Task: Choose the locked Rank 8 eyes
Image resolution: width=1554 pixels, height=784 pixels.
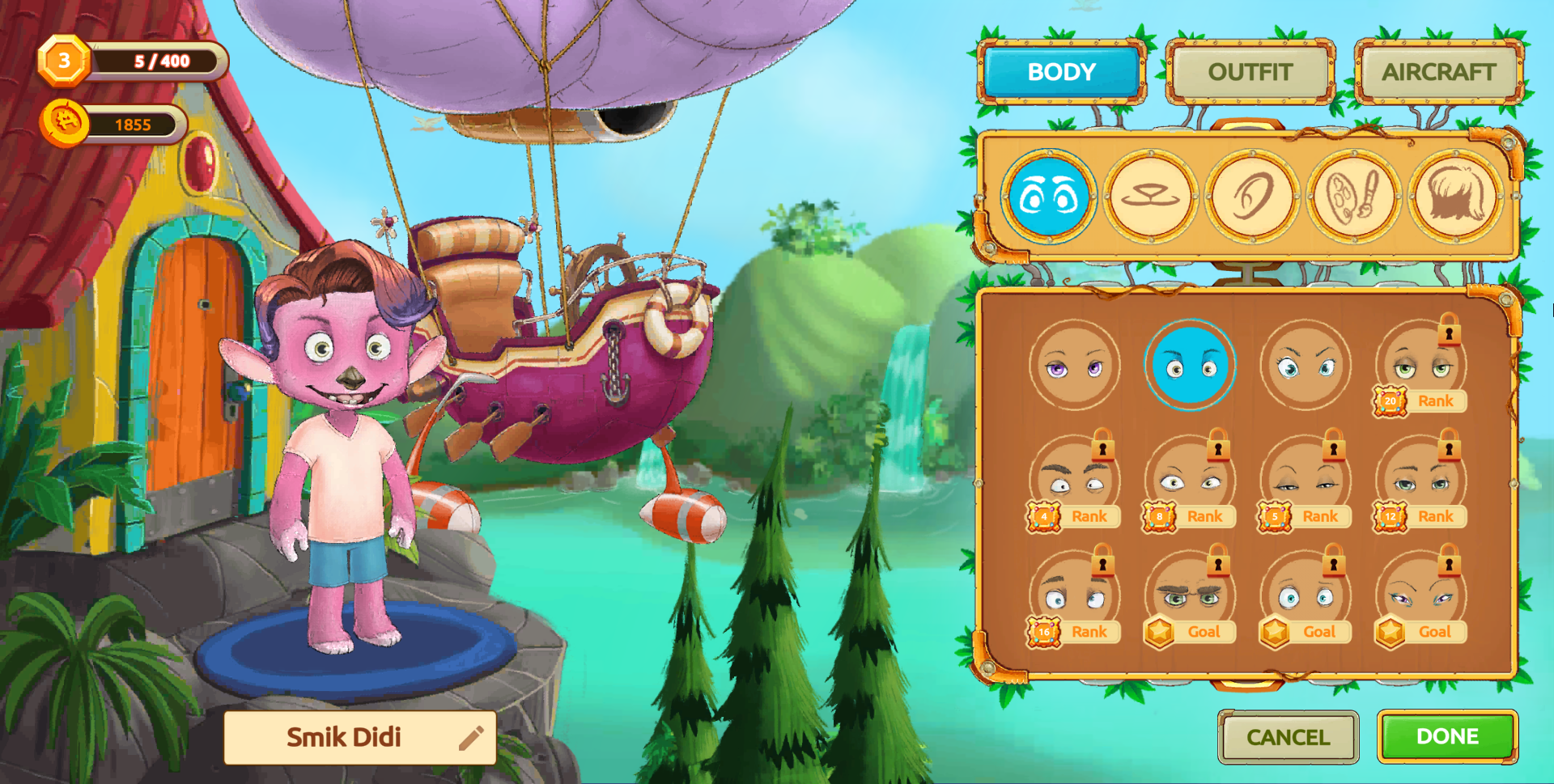Action: pyautogui.click(x=1190, y=481)
